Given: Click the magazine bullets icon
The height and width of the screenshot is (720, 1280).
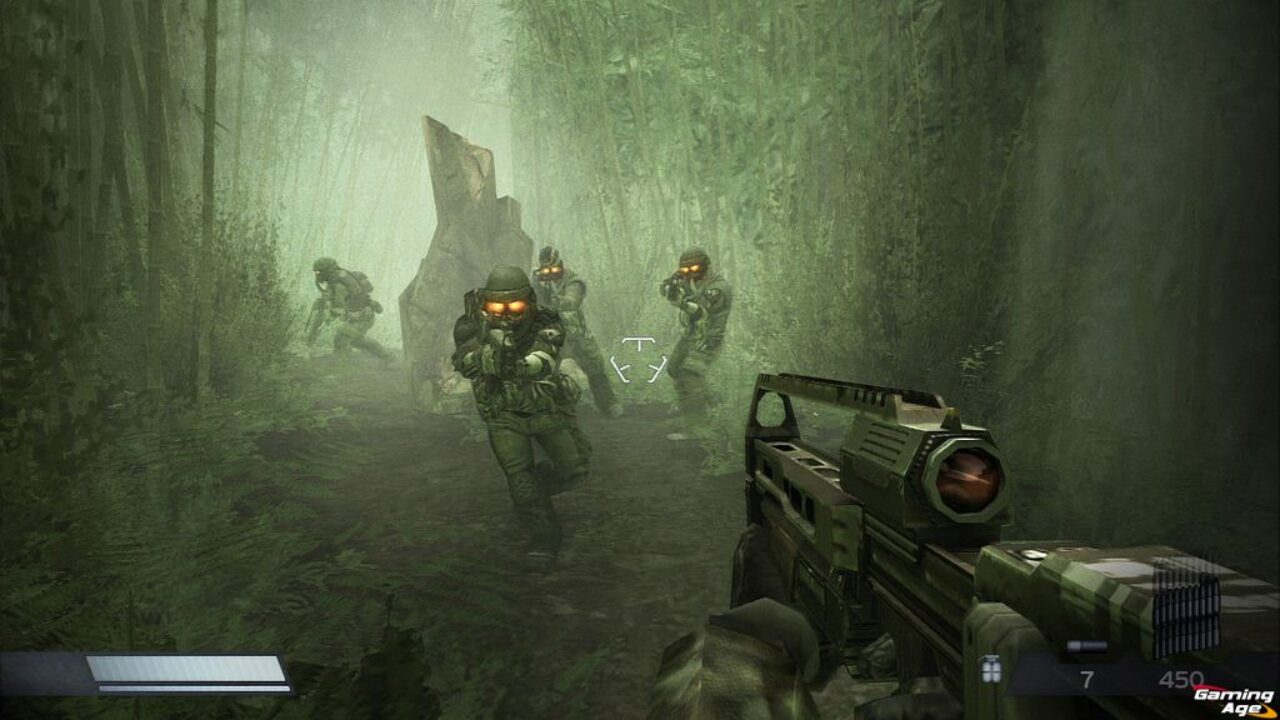Looking at the screenshot, I should click(1187, 601).
